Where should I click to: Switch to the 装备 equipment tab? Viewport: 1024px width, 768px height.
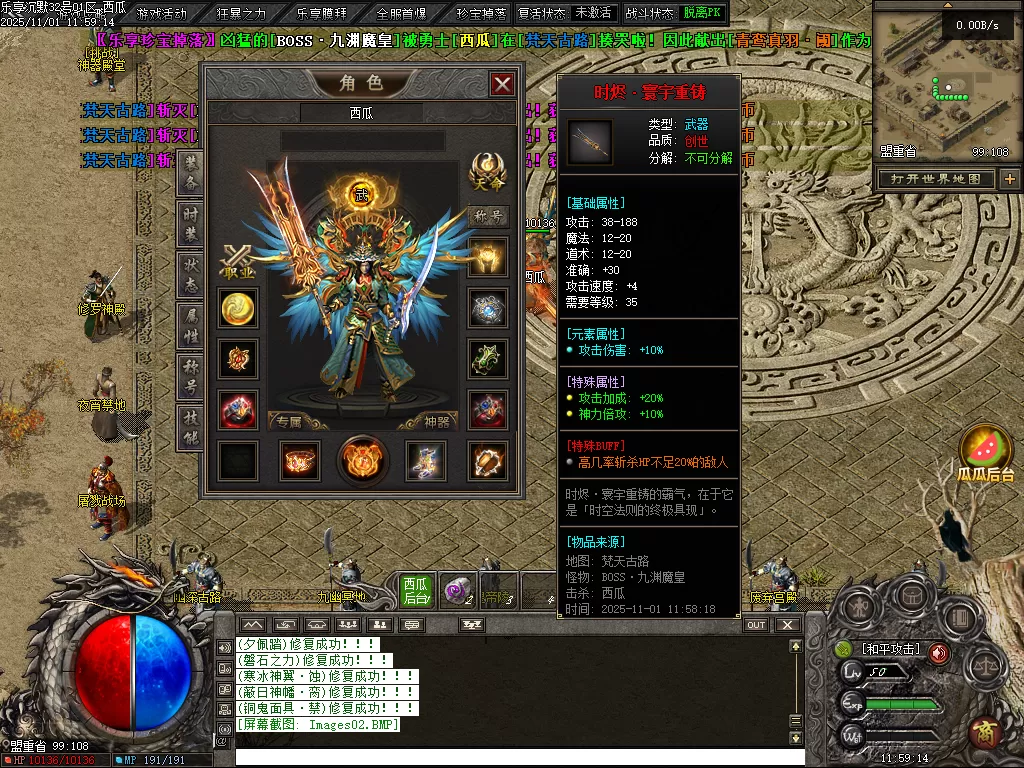[x=190, y=174]
